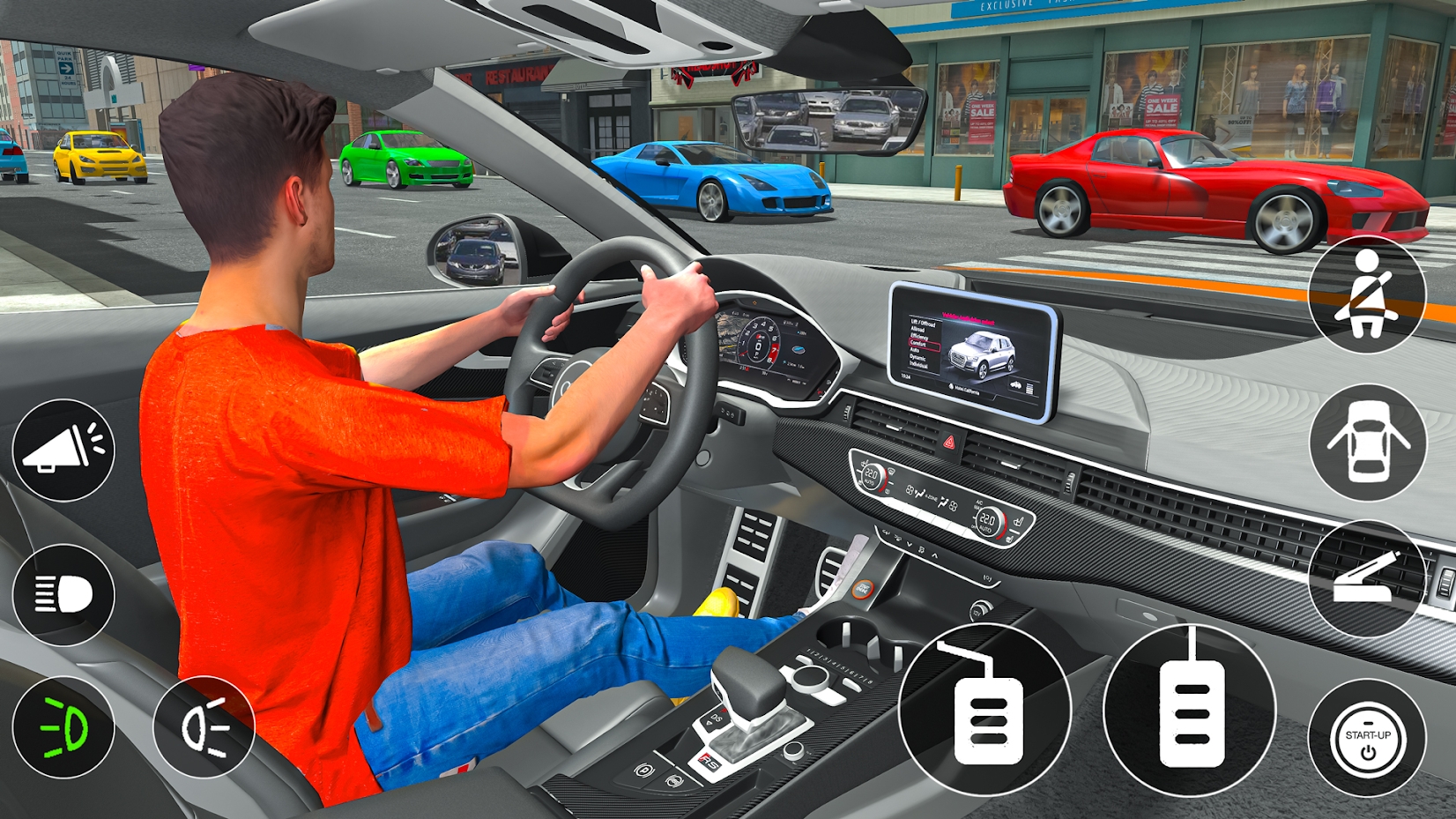
Task: Open the Allroad drive mode entry
Action: coord(917,330)
